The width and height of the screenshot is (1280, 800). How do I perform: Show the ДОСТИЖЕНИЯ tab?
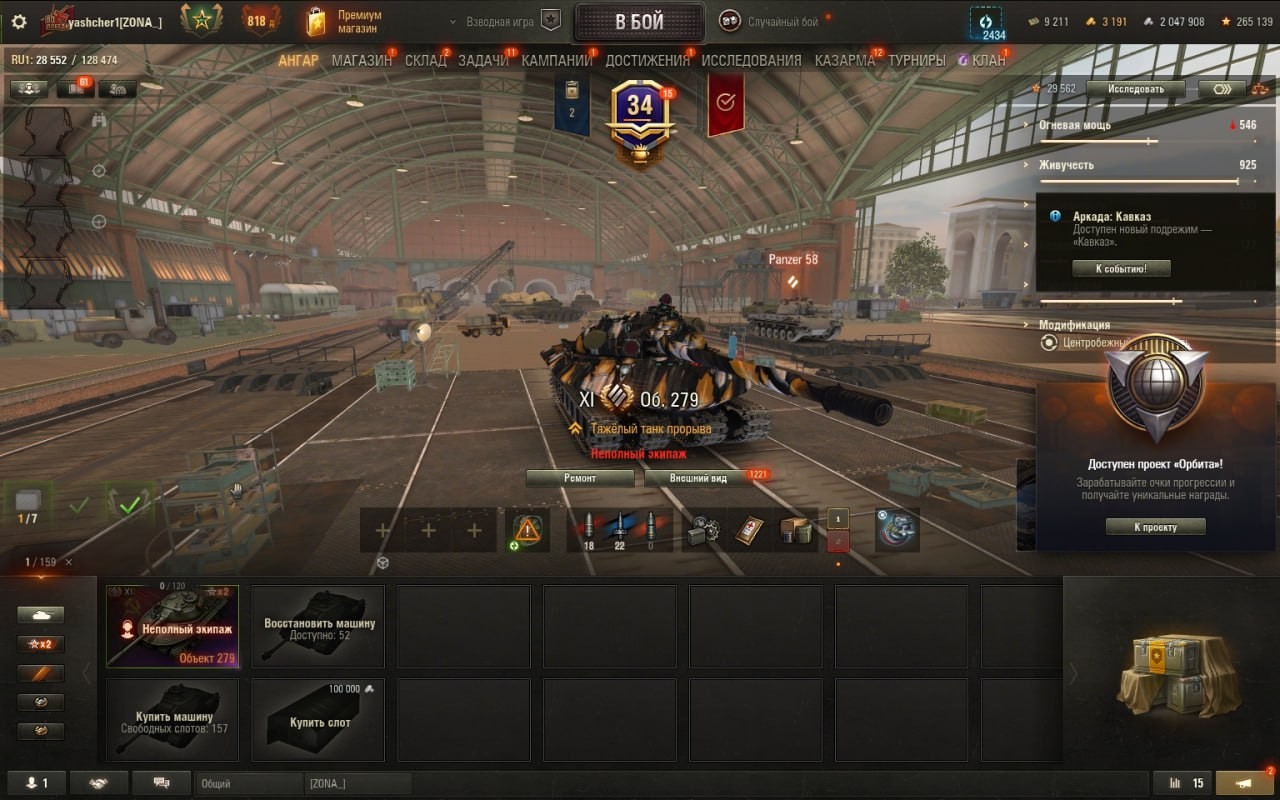pos(647,60)
